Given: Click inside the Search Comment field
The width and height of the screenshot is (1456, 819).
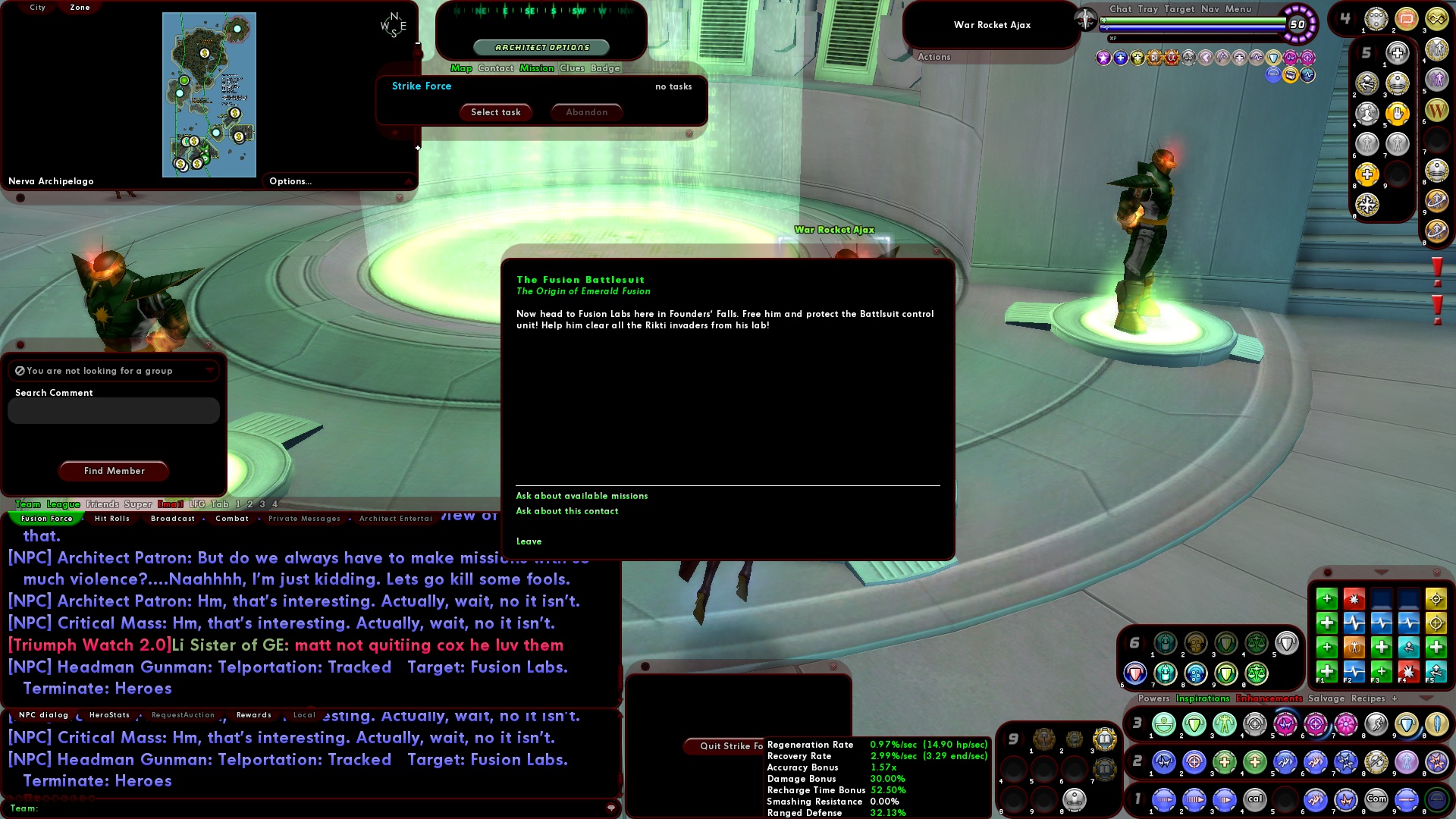Looking at the screenshot, I should (x=112, y=410).
